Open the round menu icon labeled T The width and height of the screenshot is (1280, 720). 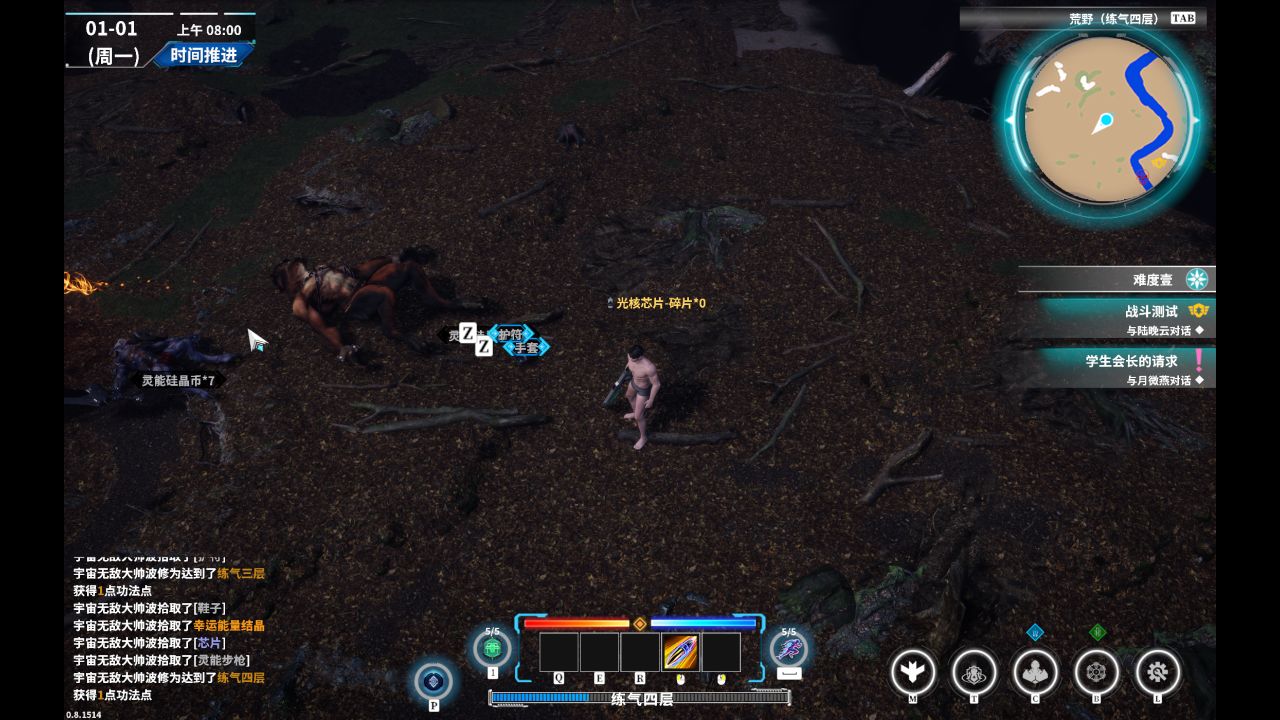(974, 672)
